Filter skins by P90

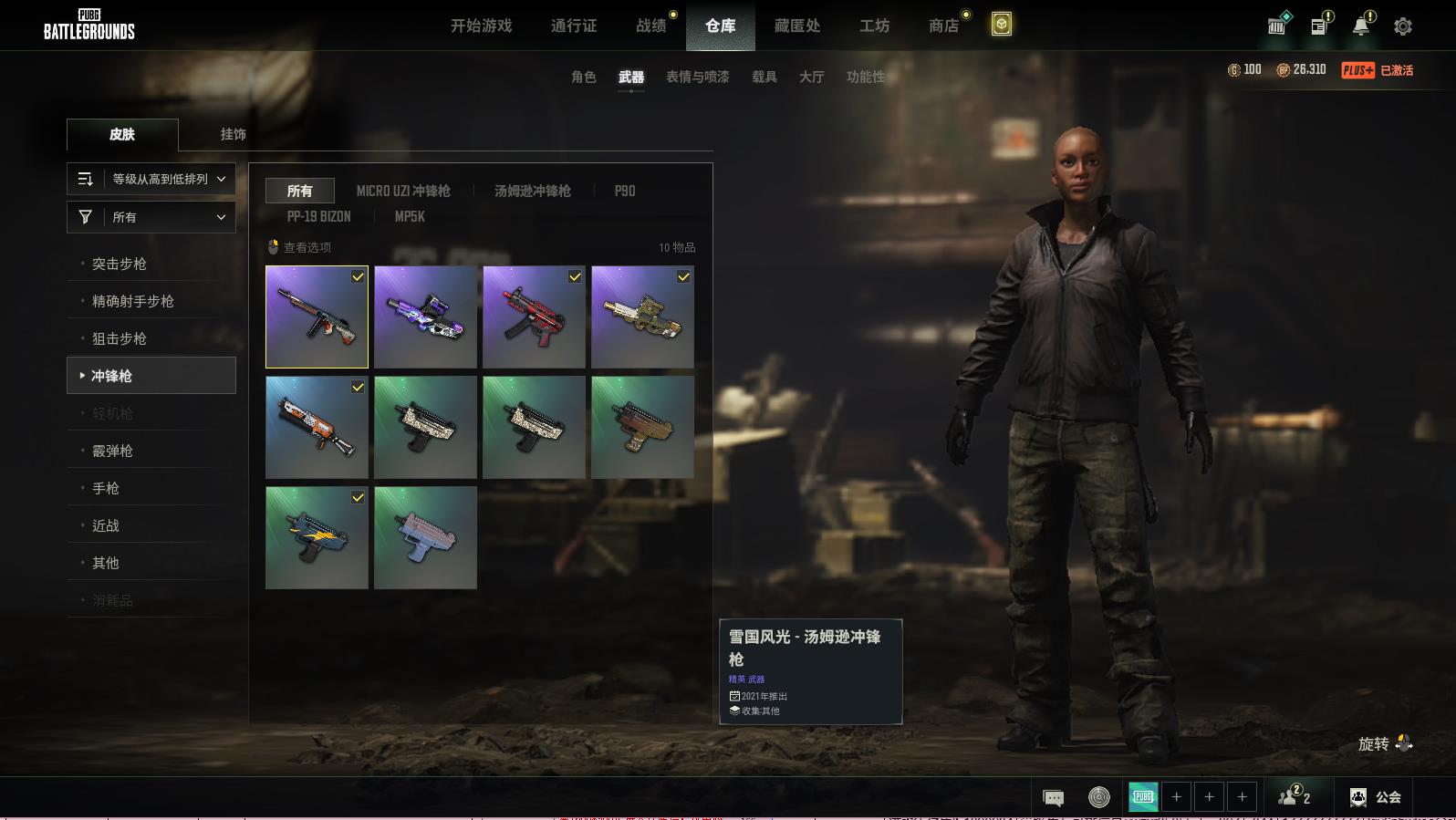[x=625, y=191]
